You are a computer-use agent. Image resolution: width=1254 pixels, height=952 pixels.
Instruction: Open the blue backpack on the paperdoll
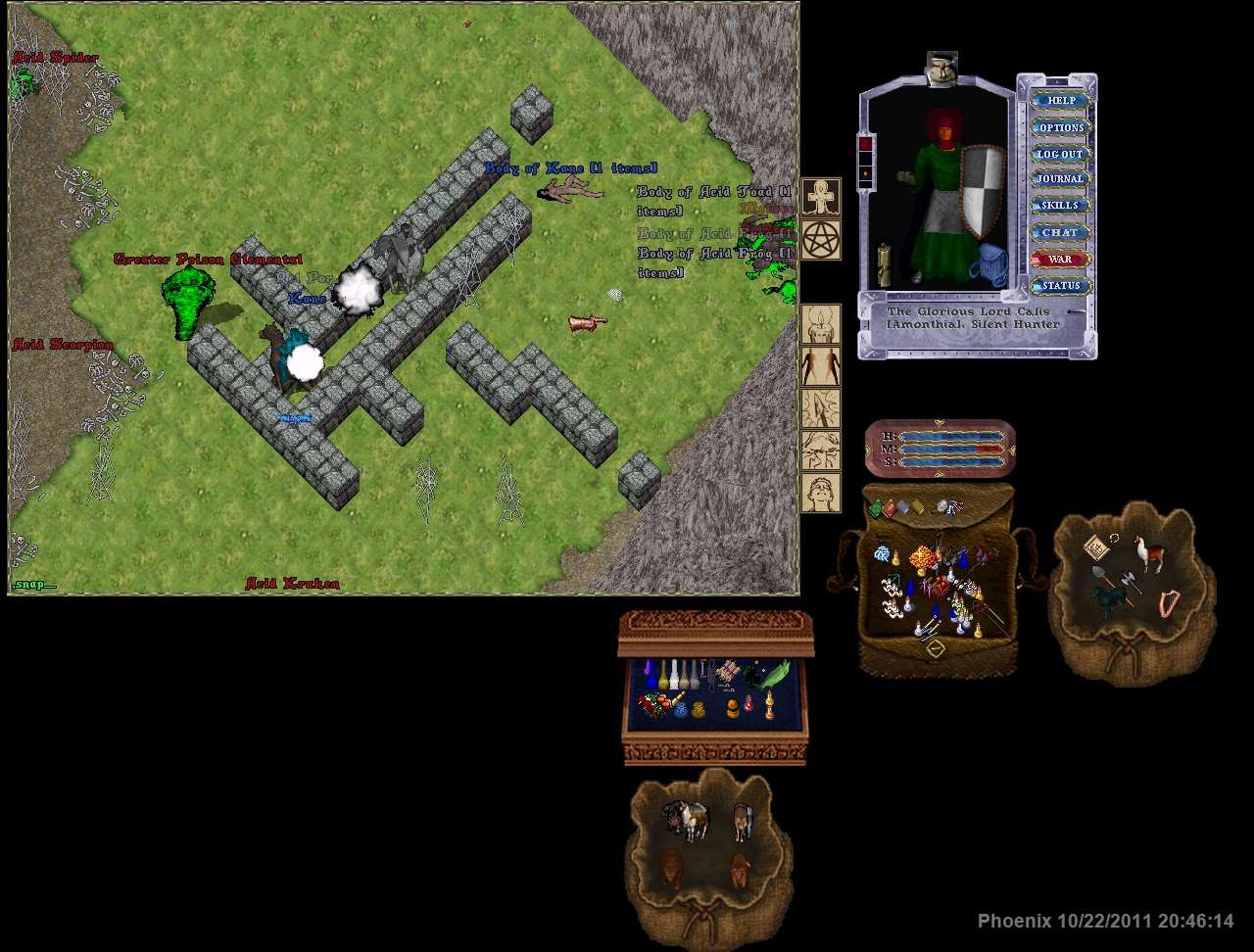coord(989,266)
